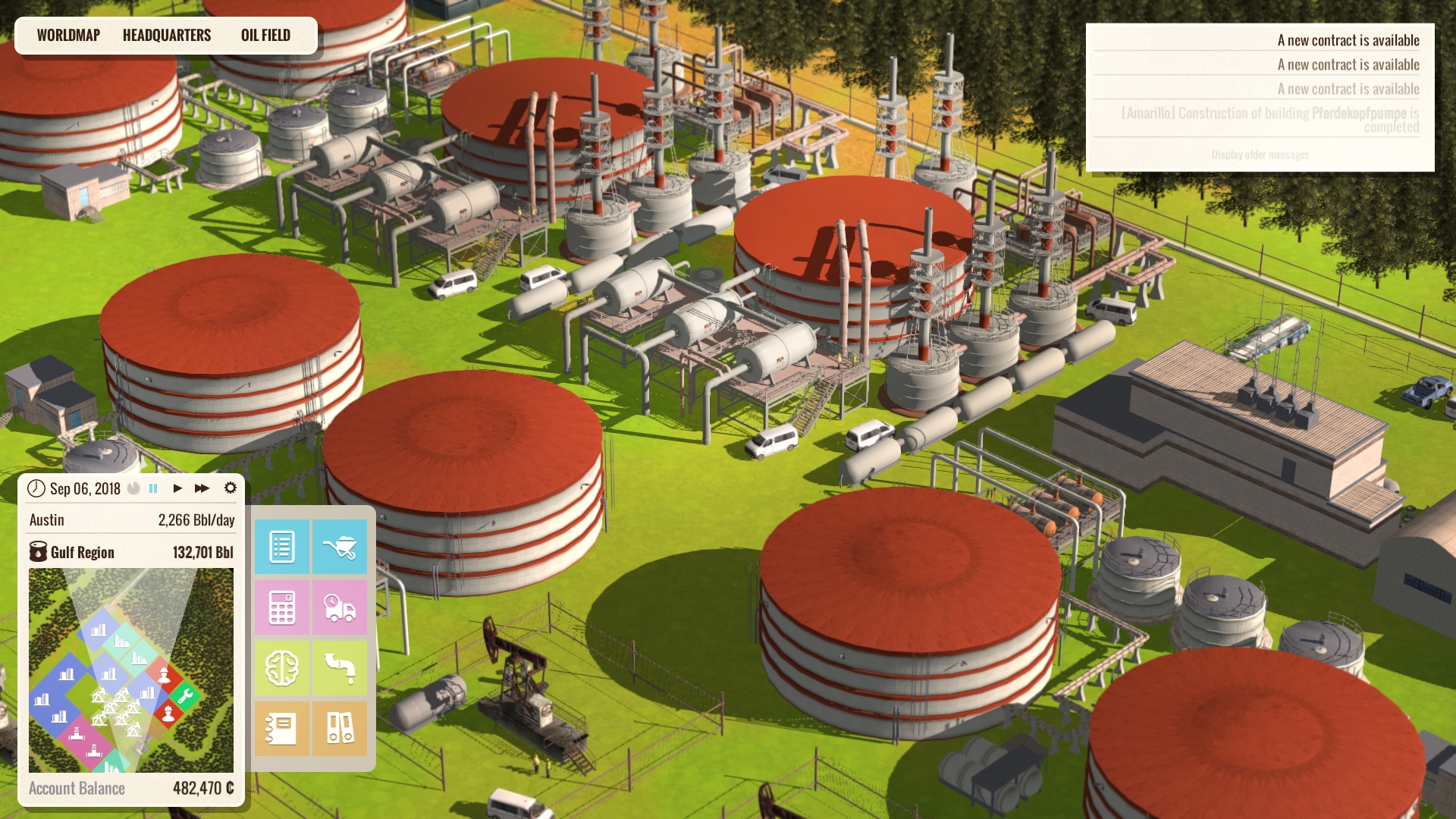This screenshot has height=819, width=1456.
Task: Open the brain research menu
Action: [x=281, y=667]
